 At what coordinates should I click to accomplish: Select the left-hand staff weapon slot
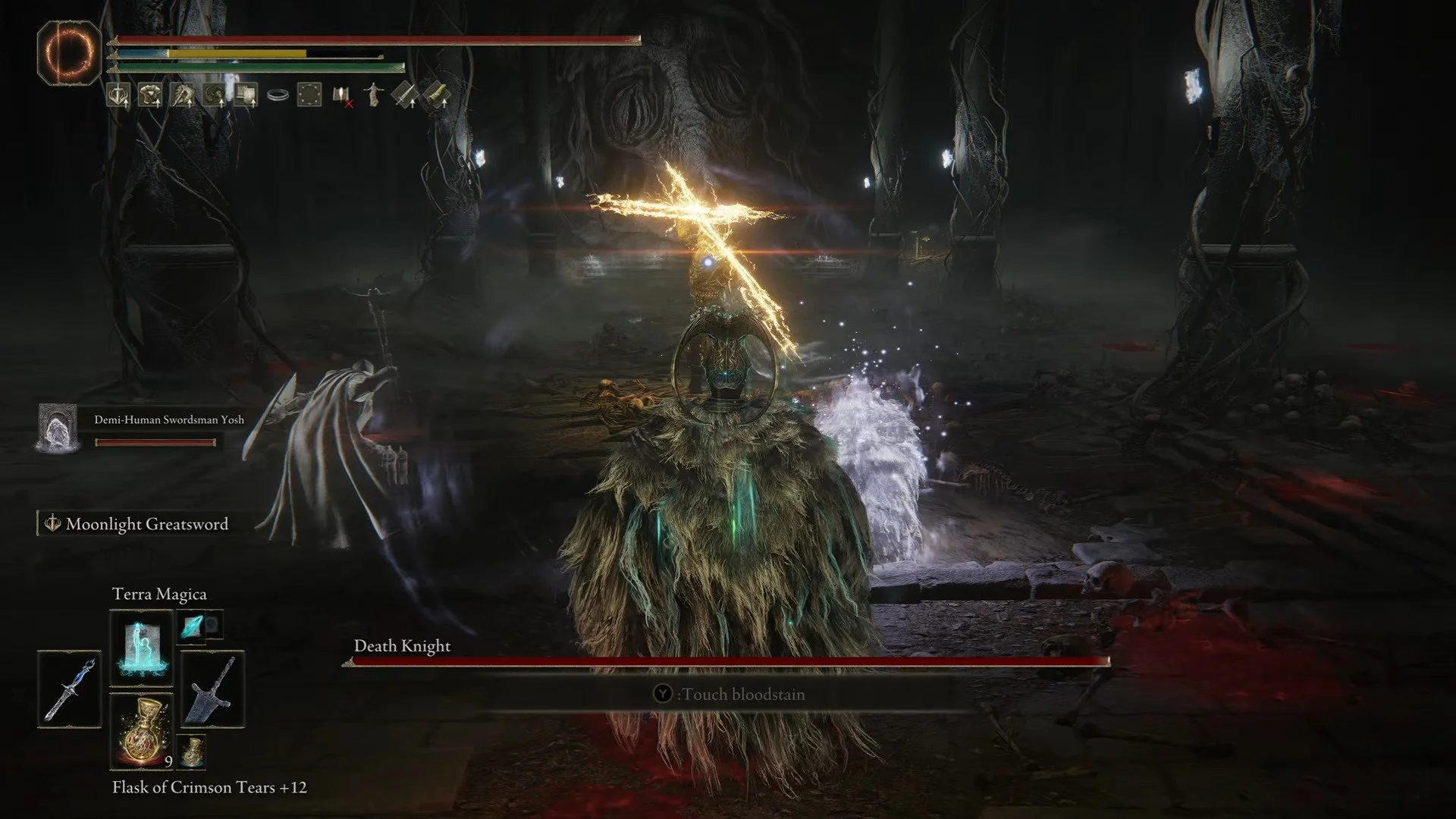69,689
